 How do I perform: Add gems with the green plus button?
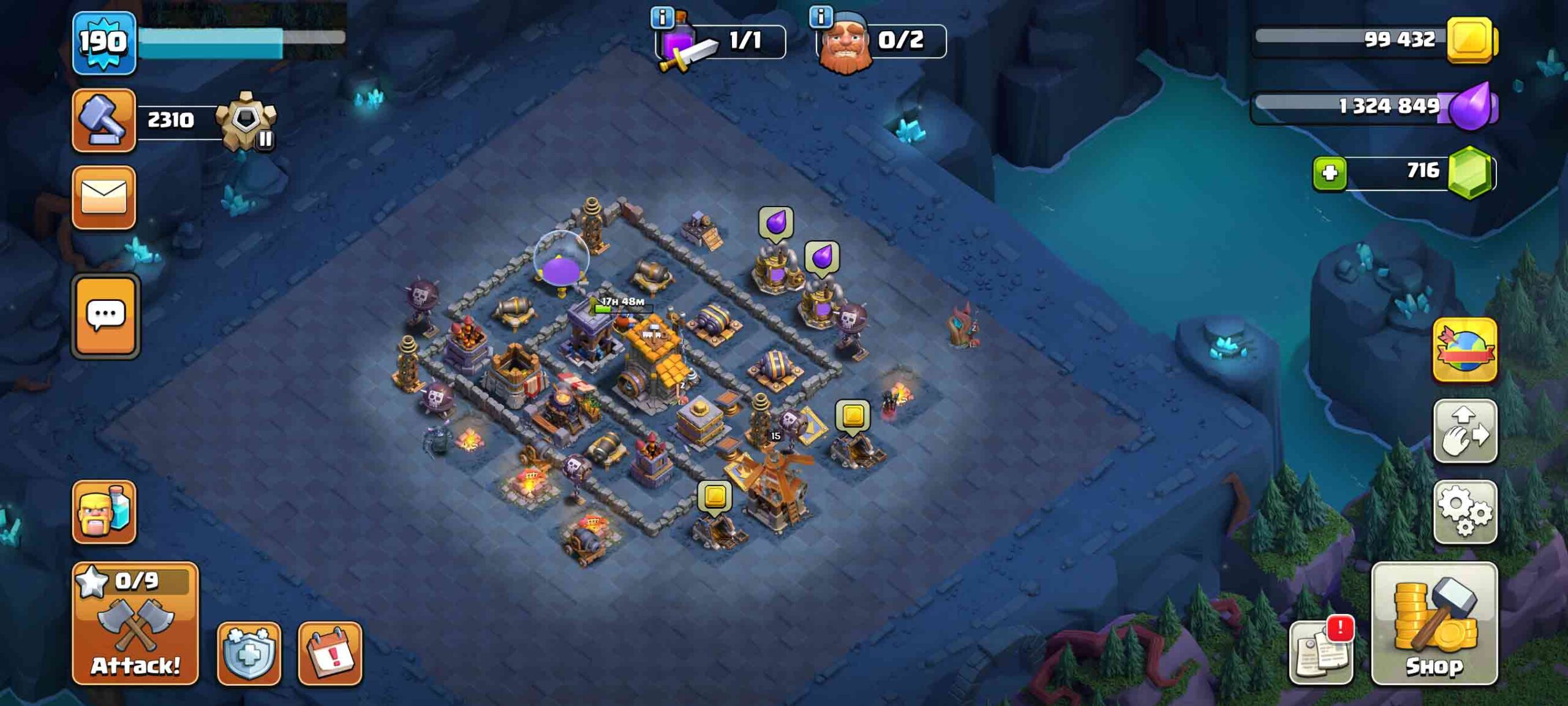pos(1329,173)
